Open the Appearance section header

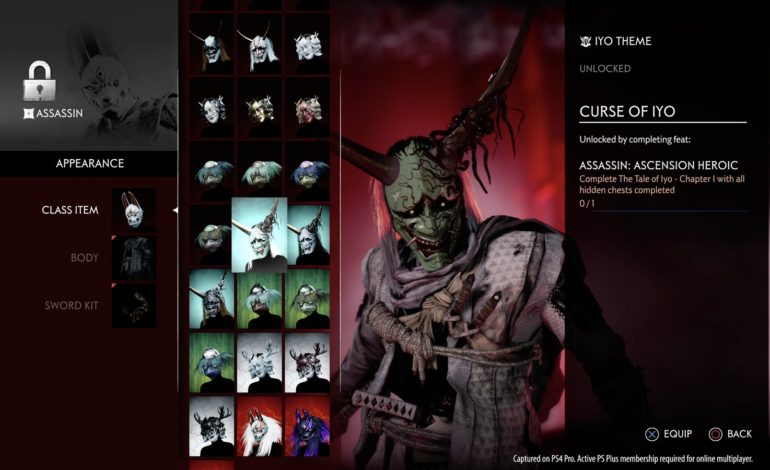click(x=90, y=163)
